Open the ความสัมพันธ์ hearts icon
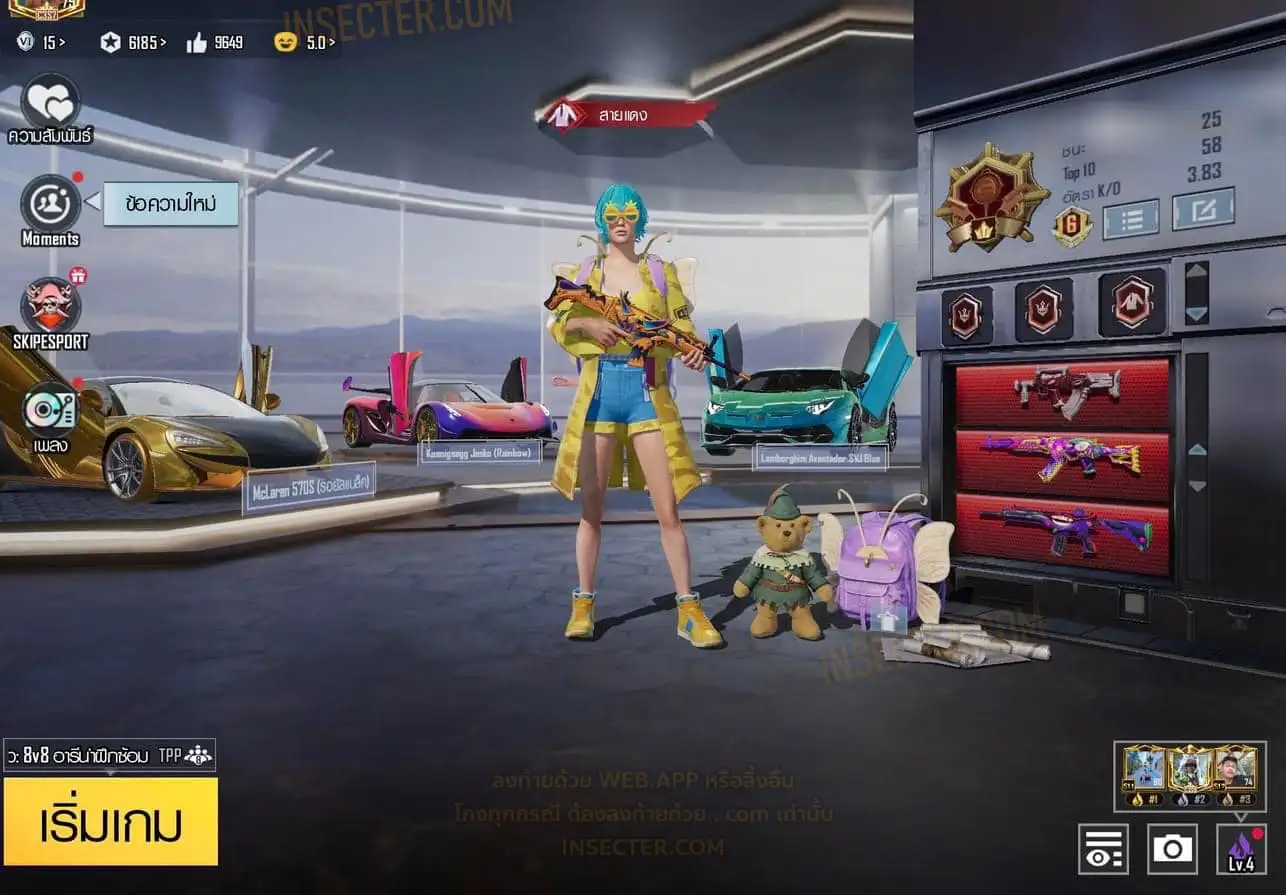This screenshot has width=1286, height=895. (50, 102)
